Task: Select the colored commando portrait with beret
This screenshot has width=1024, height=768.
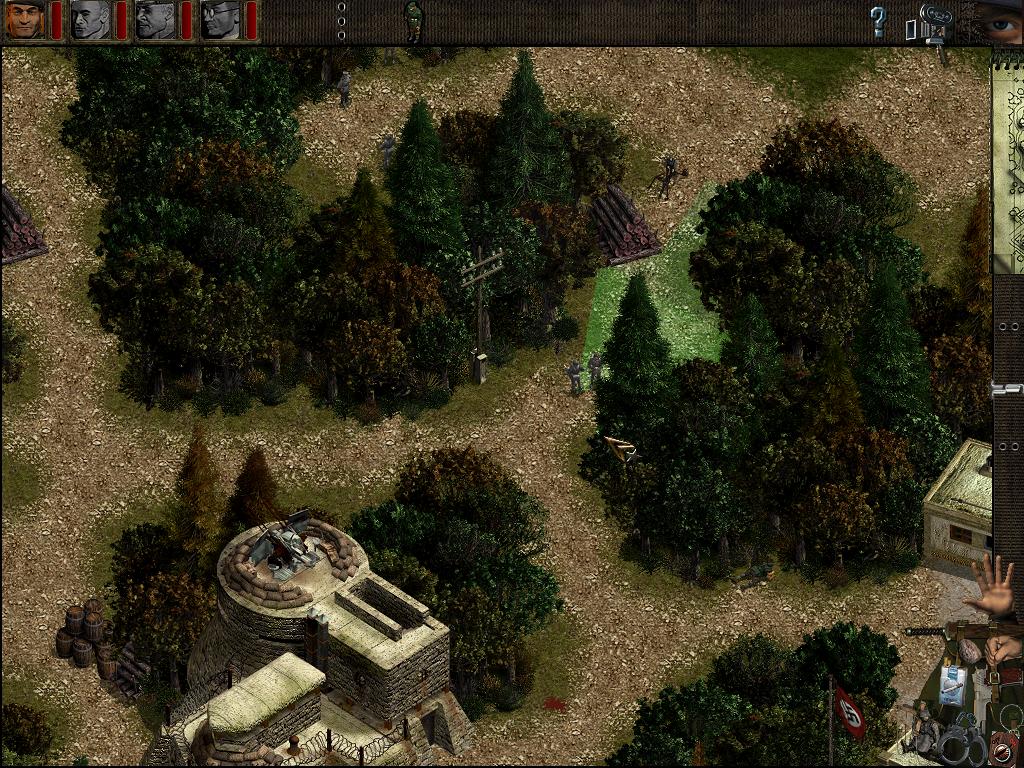Action: (x=25, y=19)
